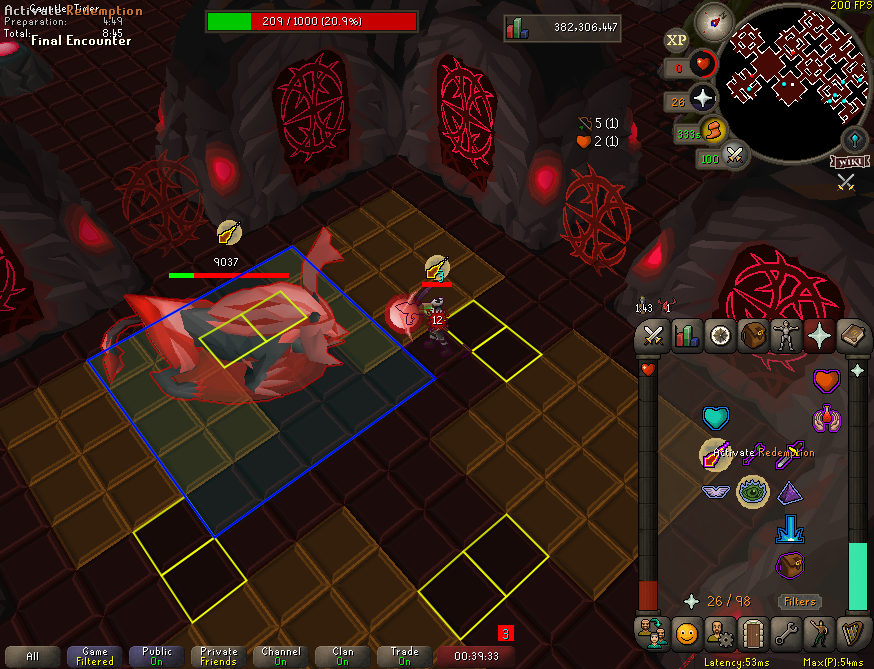Open the Combat Options tab
The width and height of the screenshot is (874, 669).
pyautogui.click(x=654, y=336)
